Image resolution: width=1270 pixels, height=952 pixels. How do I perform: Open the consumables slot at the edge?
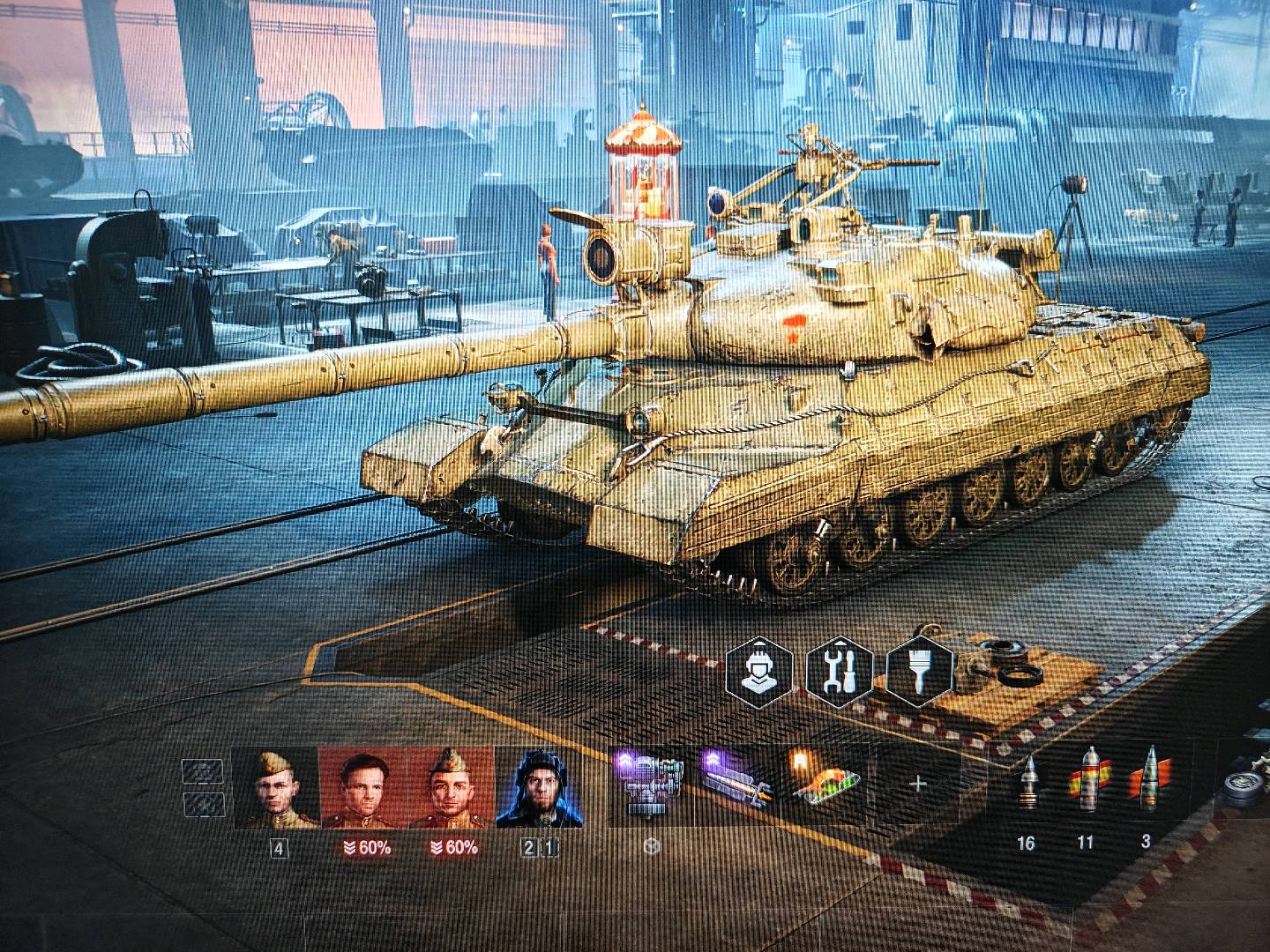(1248, 785)
